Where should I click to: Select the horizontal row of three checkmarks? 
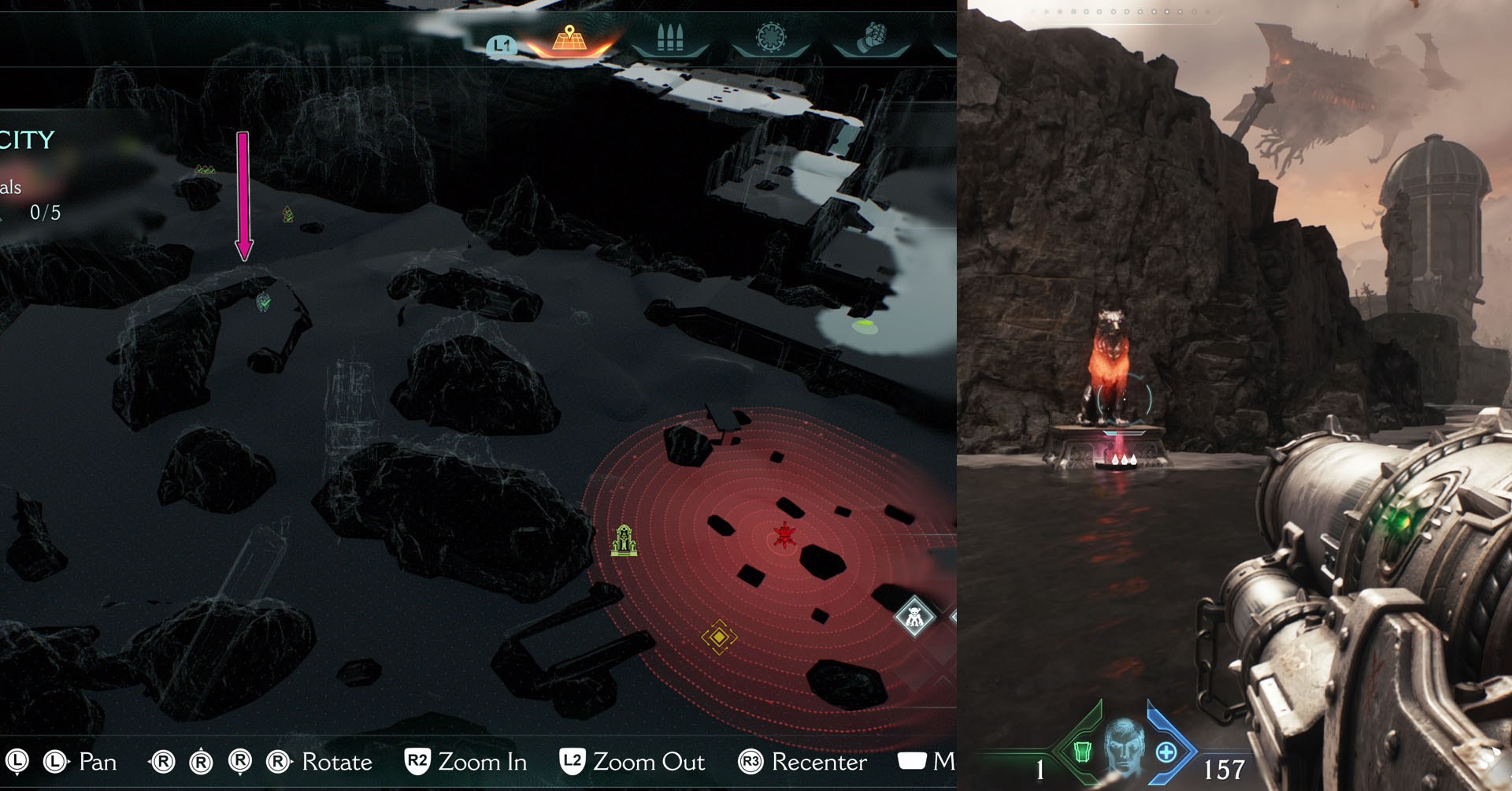pyautogui.click(x=205, y=169)
